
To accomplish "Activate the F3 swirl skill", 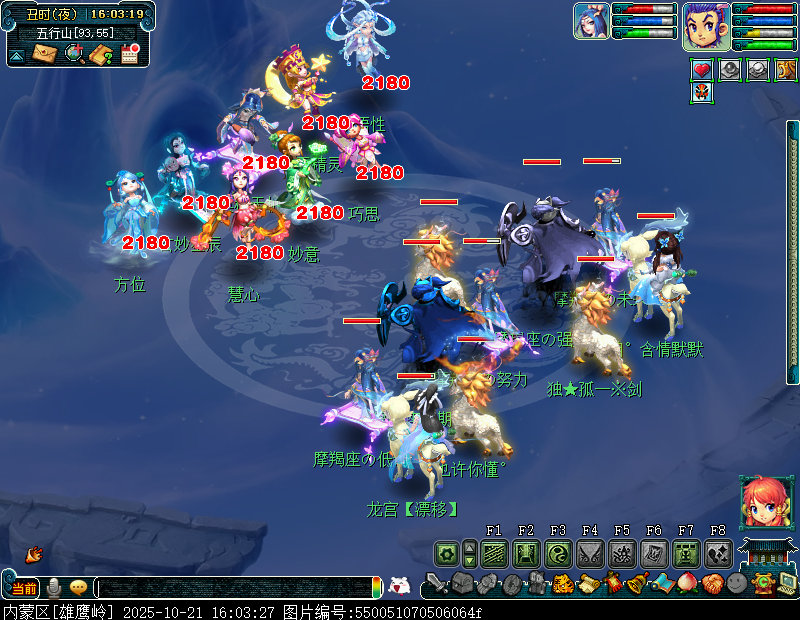I will tap(558, 553).
